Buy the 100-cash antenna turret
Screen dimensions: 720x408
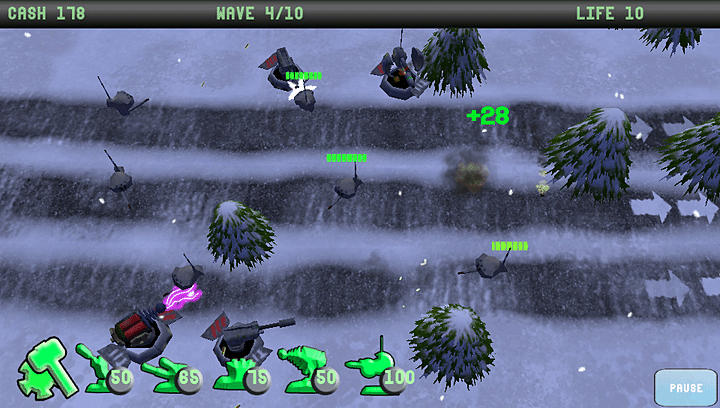(378, 370)
